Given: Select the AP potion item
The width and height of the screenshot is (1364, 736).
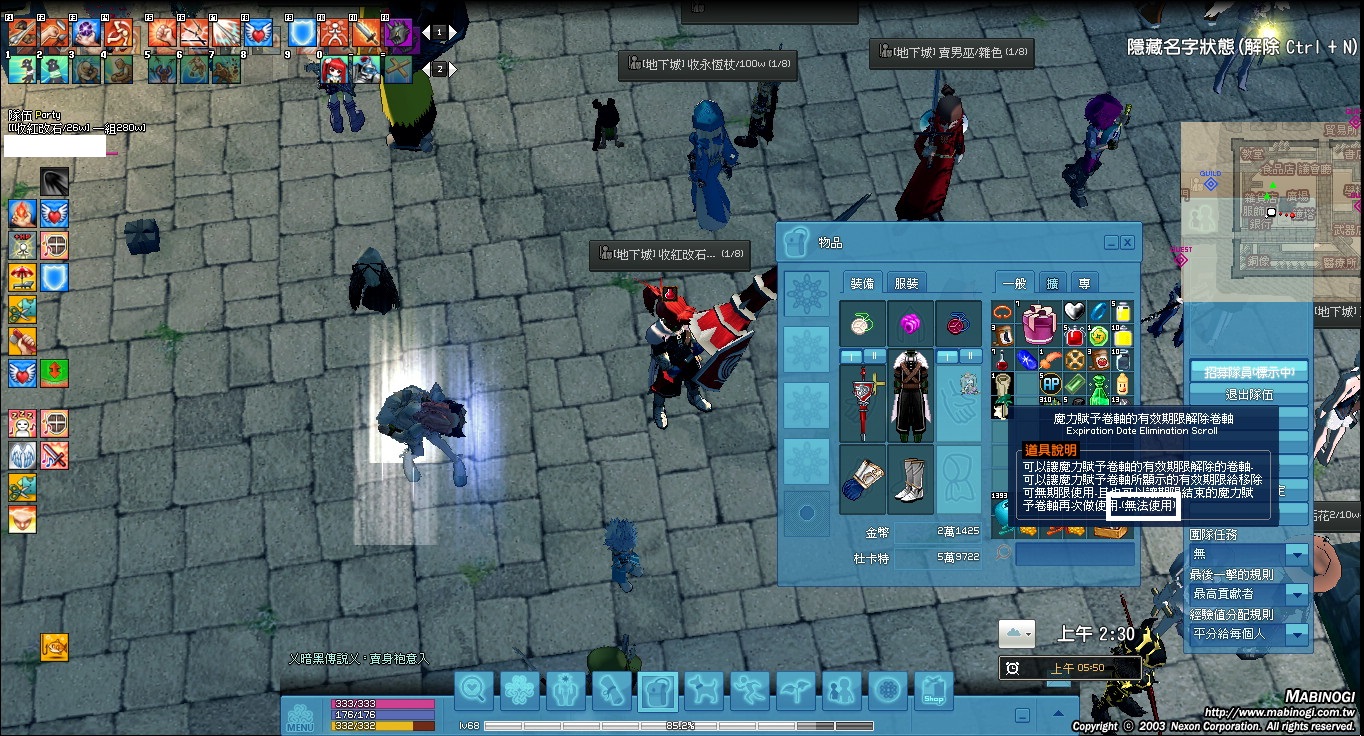Looking at the screenshot, I should pos(1050,383).
